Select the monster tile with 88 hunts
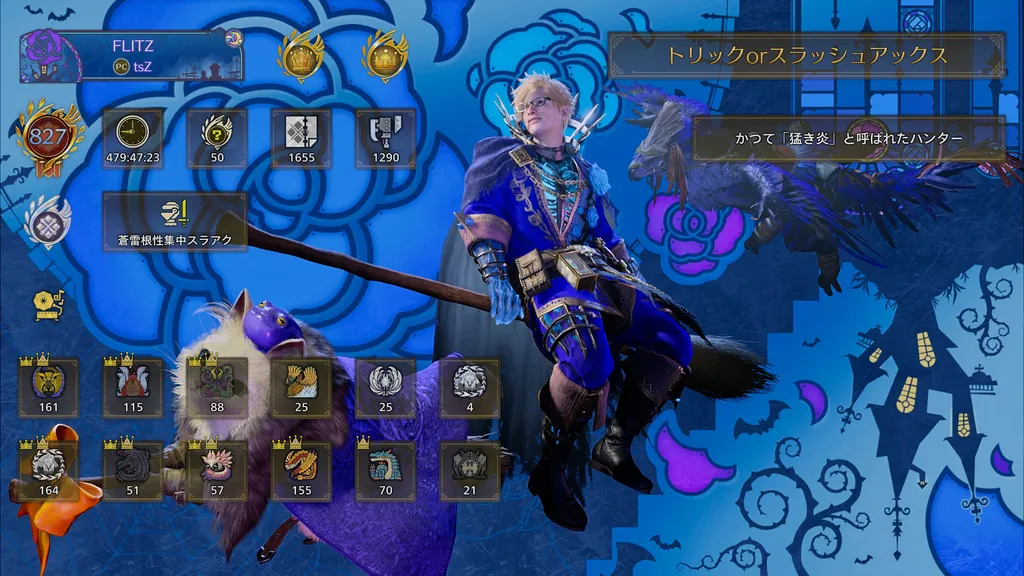The height and width of the screenshot is (576, 1024). coord(217,387)
